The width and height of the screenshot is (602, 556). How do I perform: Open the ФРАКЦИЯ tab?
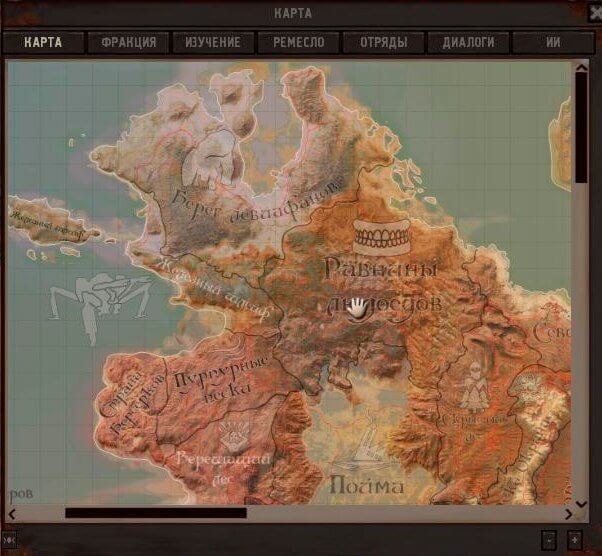[128, 42]
